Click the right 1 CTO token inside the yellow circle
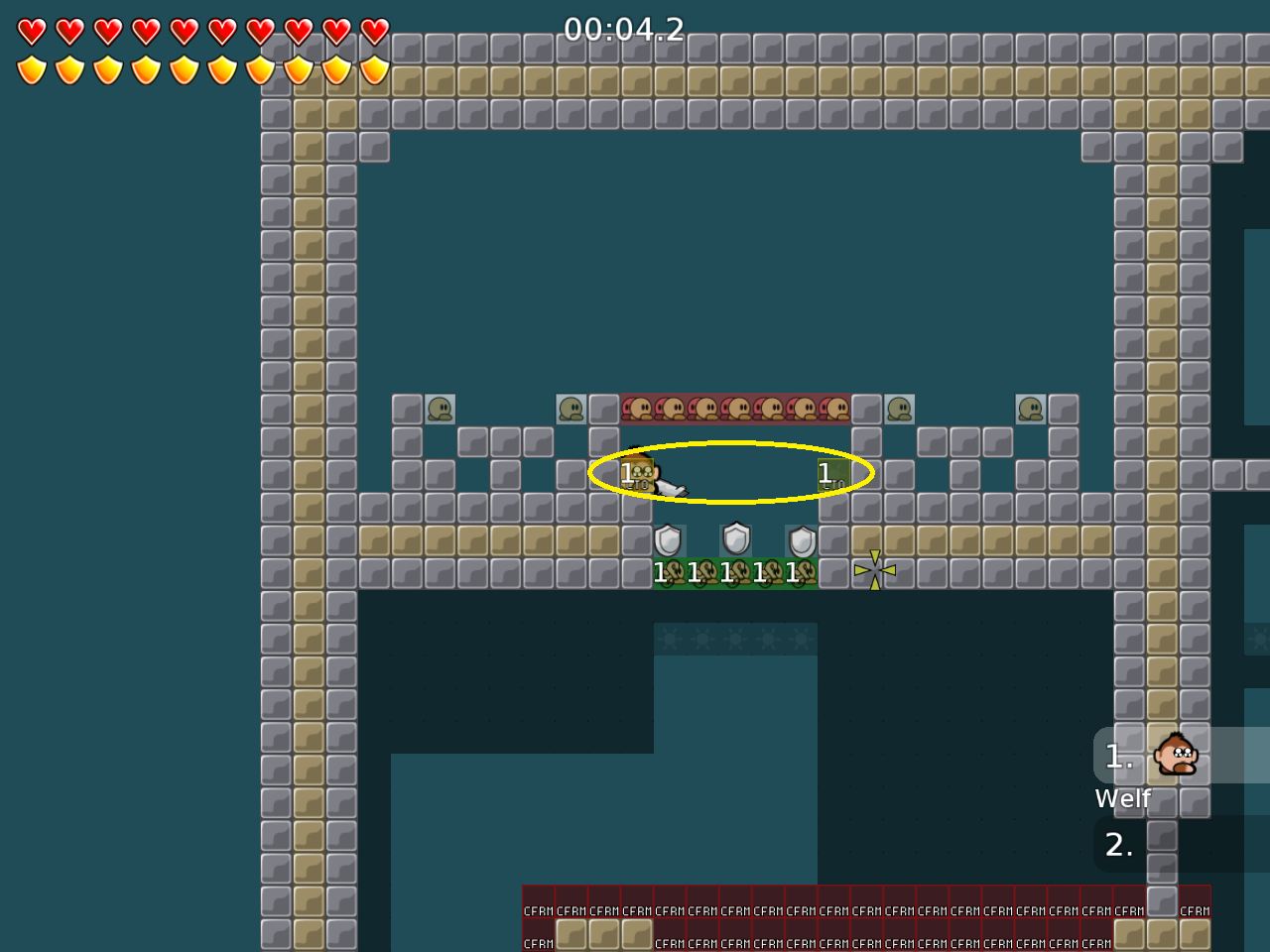Viewport: 1270px width, 952px height. (x=832, y=474)
